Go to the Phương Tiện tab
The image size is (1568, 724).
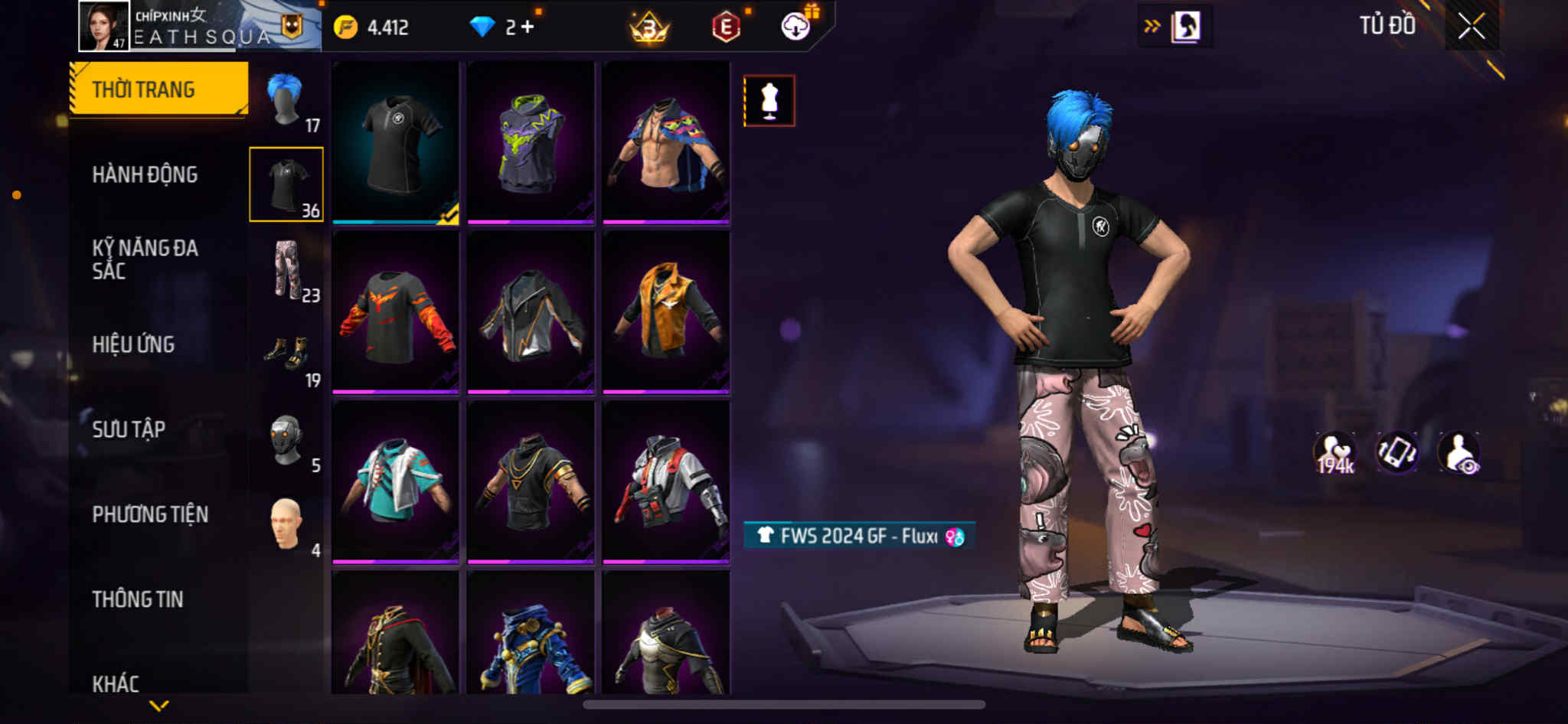tap(150, 514)
